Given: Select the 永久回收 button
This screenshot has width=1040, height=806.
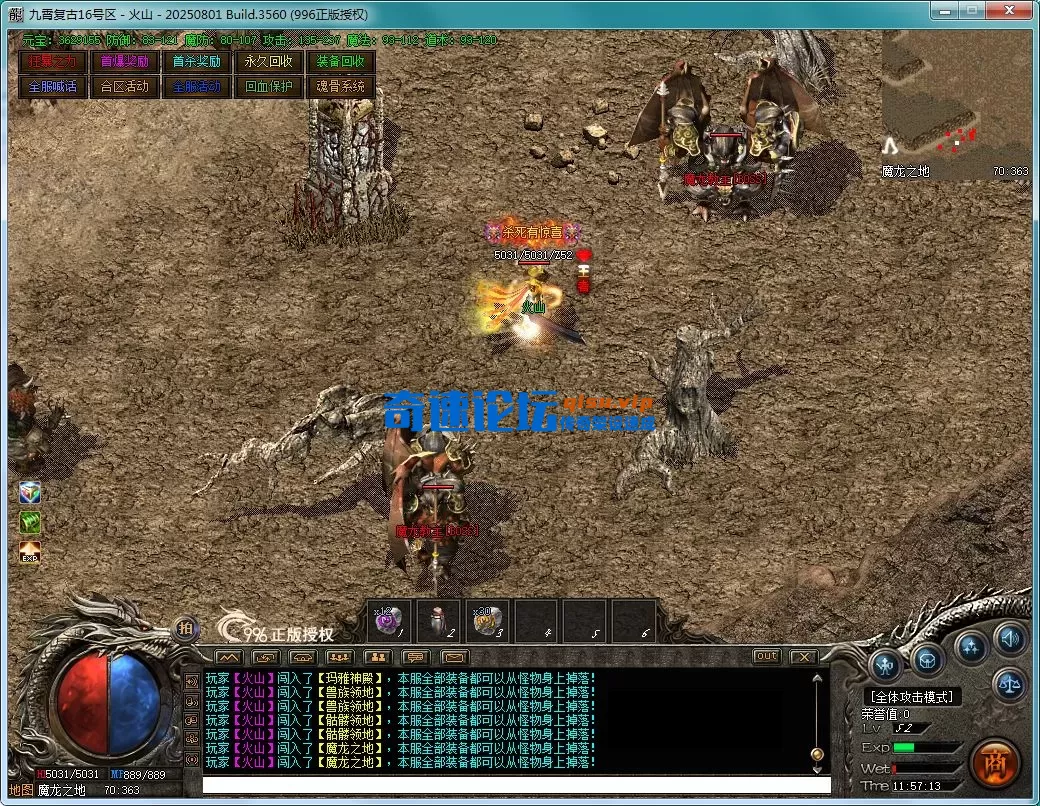Looking at the screenshot, I should [268, 61].
